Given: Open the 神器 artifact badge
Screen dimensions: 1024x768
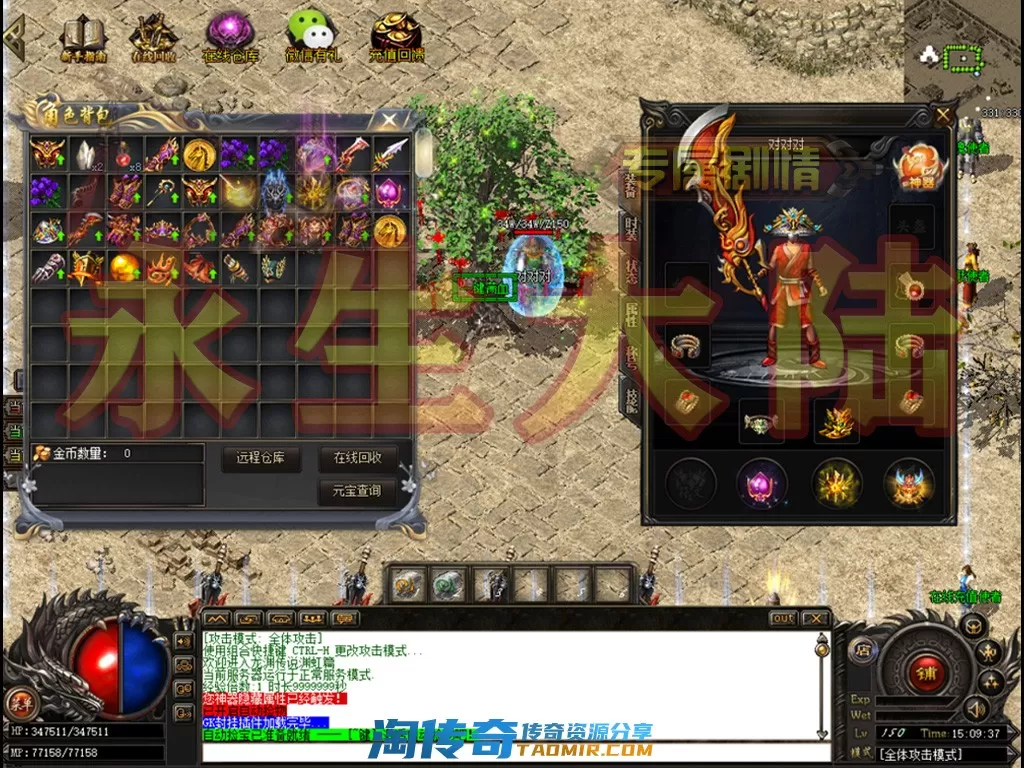Looking at the screenshot, I should click(915, 168).
